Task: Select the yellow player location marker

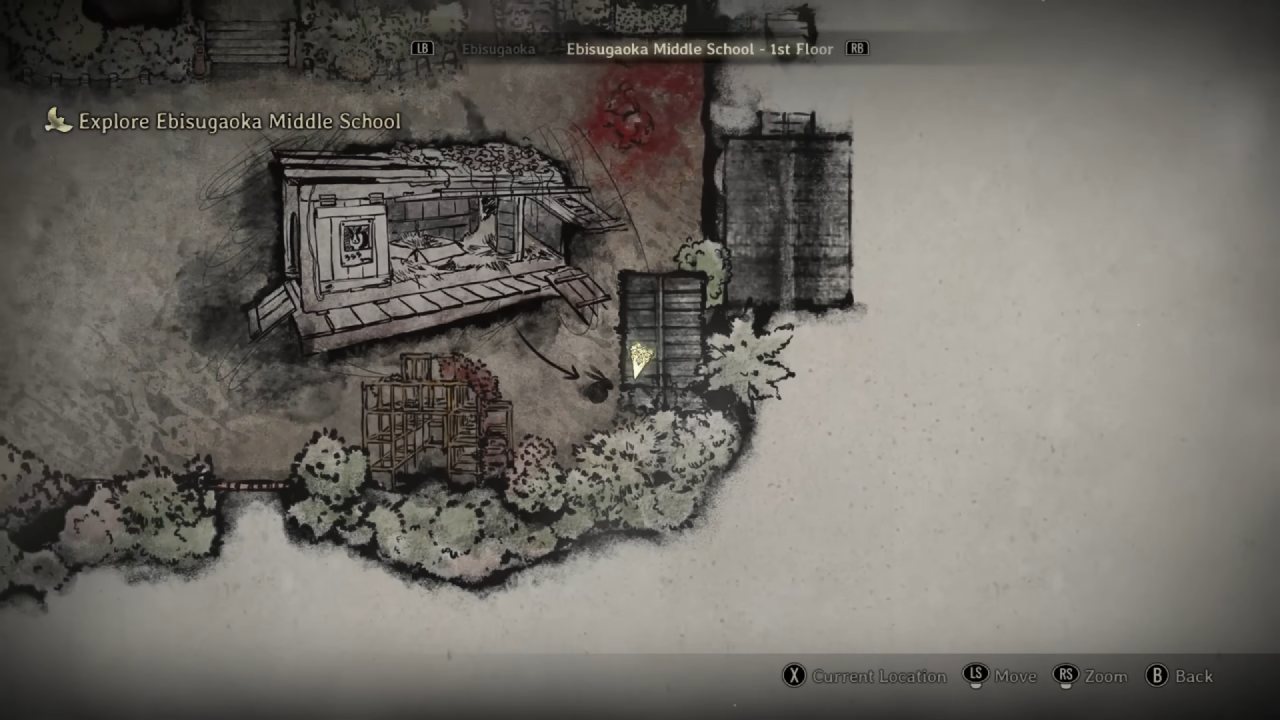Action: point(640,359)
